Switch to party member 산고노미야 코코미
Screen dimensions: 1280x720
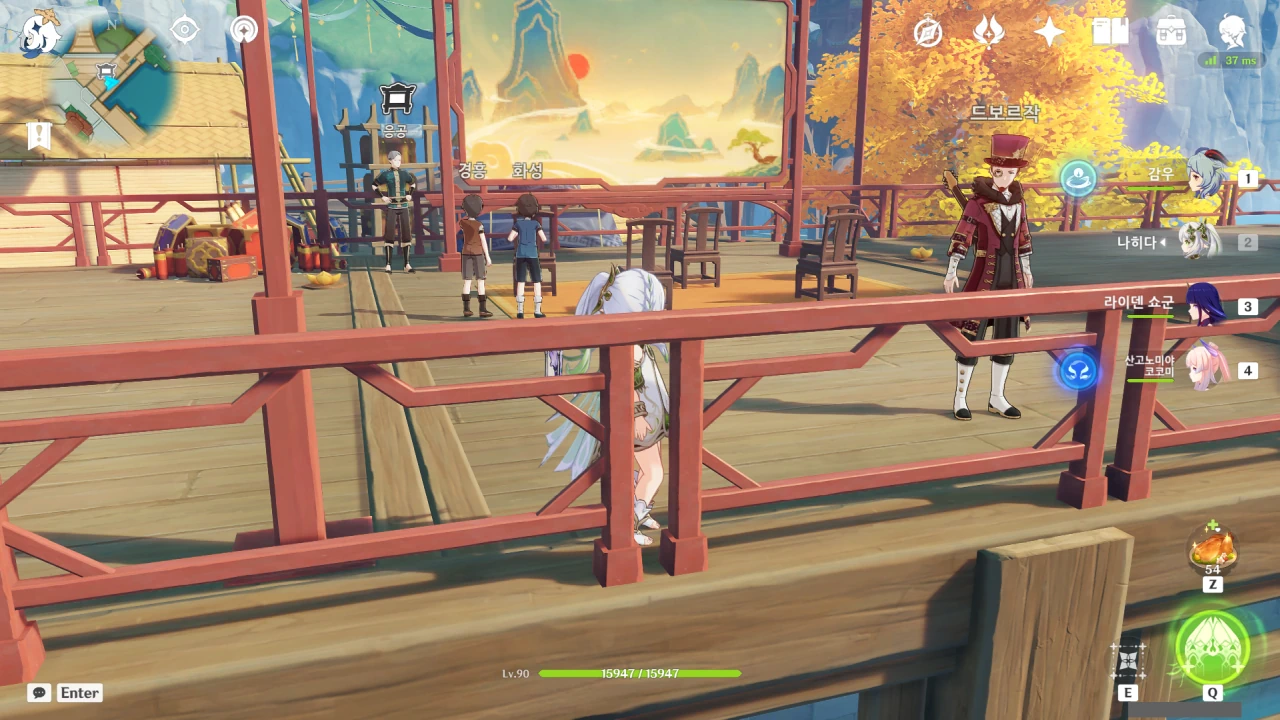pos(1205,369)
